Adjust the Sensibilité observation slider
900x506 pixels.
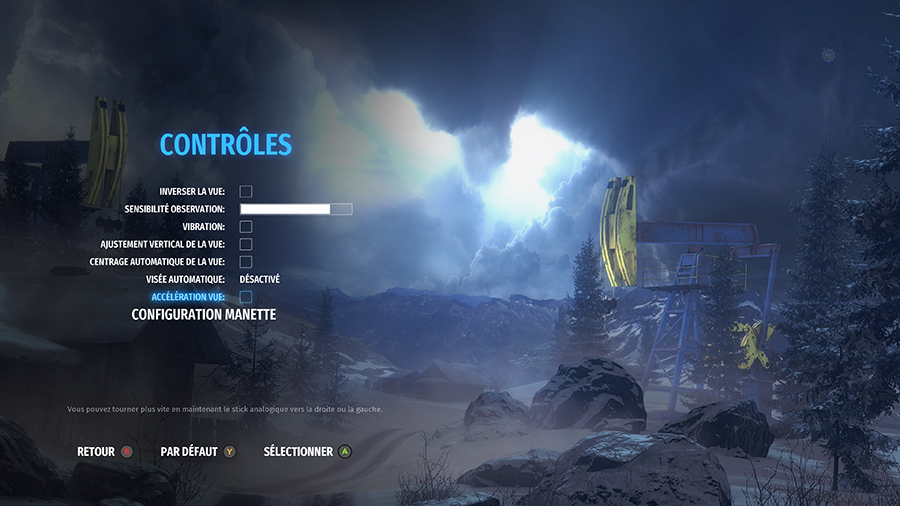pyautogui.click(x=296, y=209)
